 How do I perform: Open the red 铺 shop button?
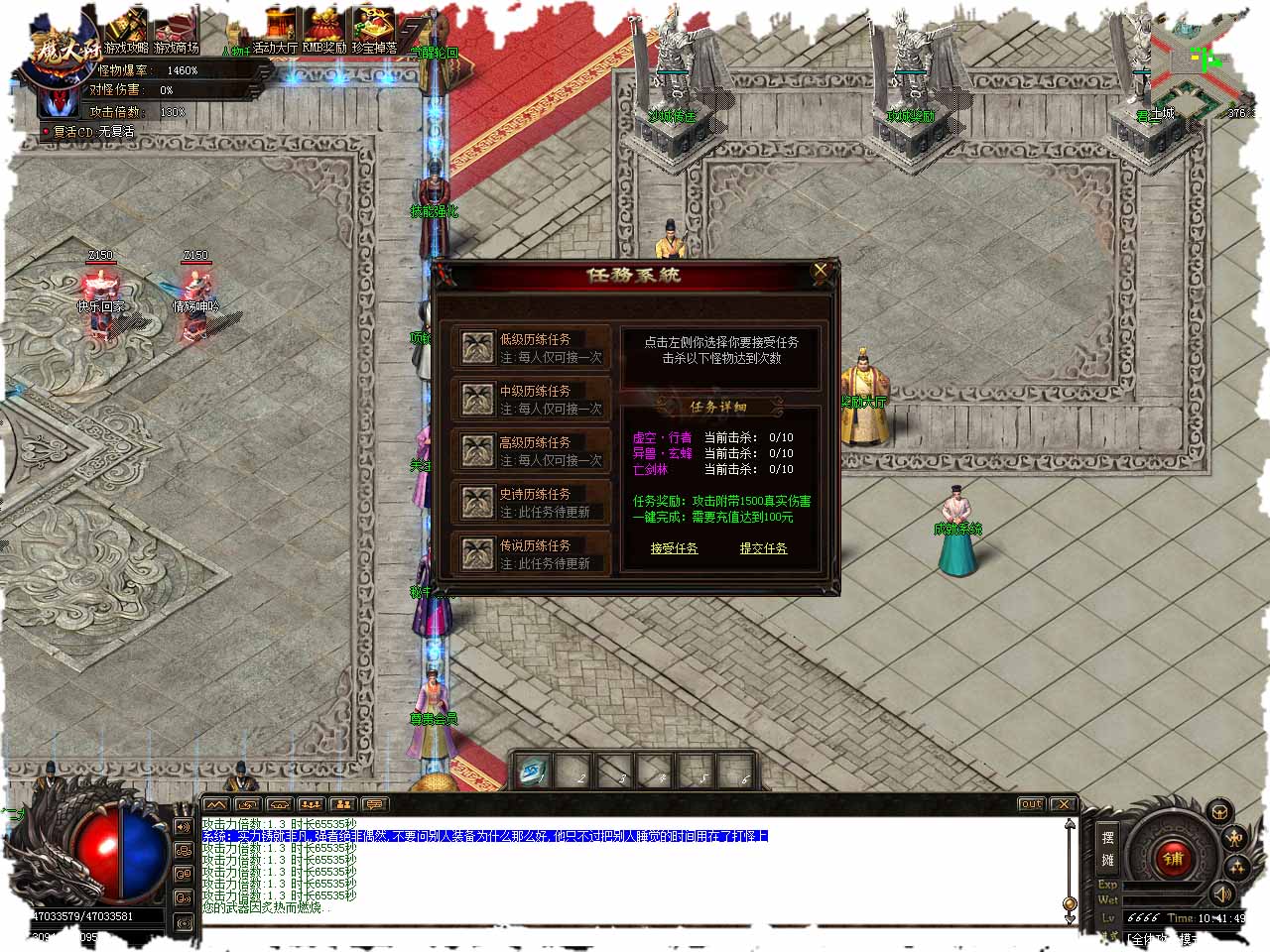pyautogui.click(x=1174, y=859)
